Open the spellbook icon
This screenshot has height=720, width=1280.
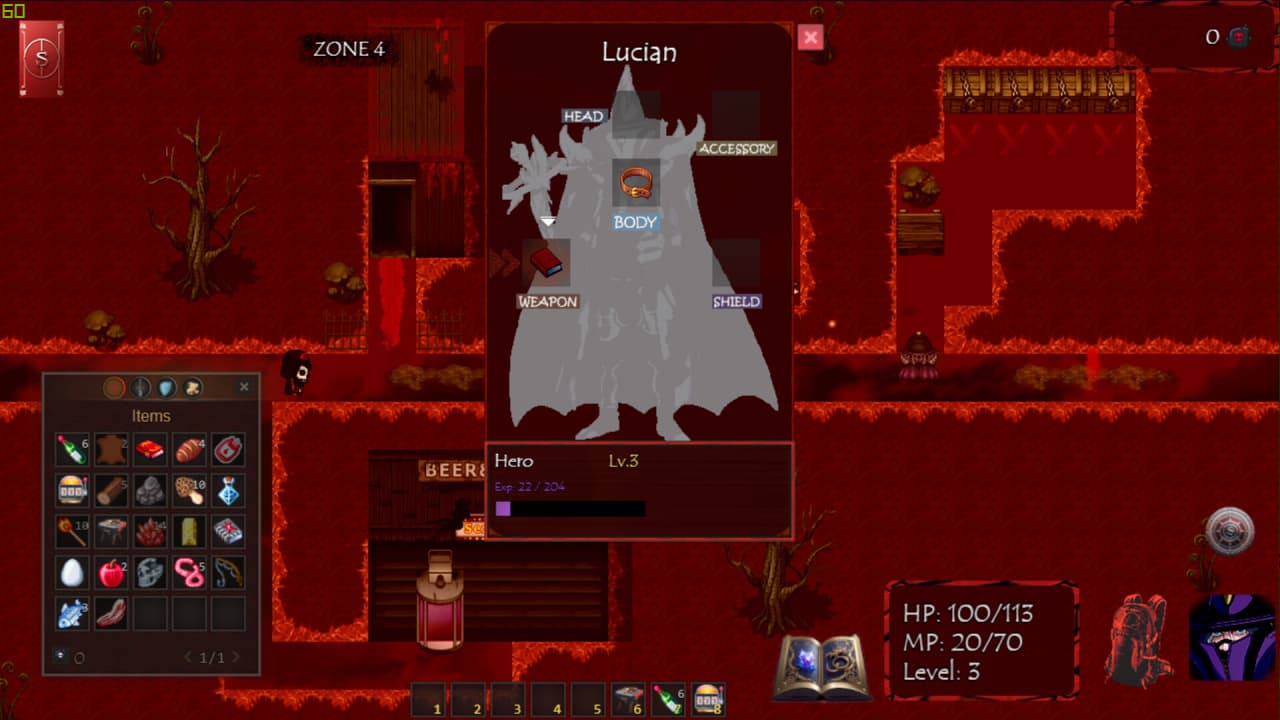tap(822, 667)
